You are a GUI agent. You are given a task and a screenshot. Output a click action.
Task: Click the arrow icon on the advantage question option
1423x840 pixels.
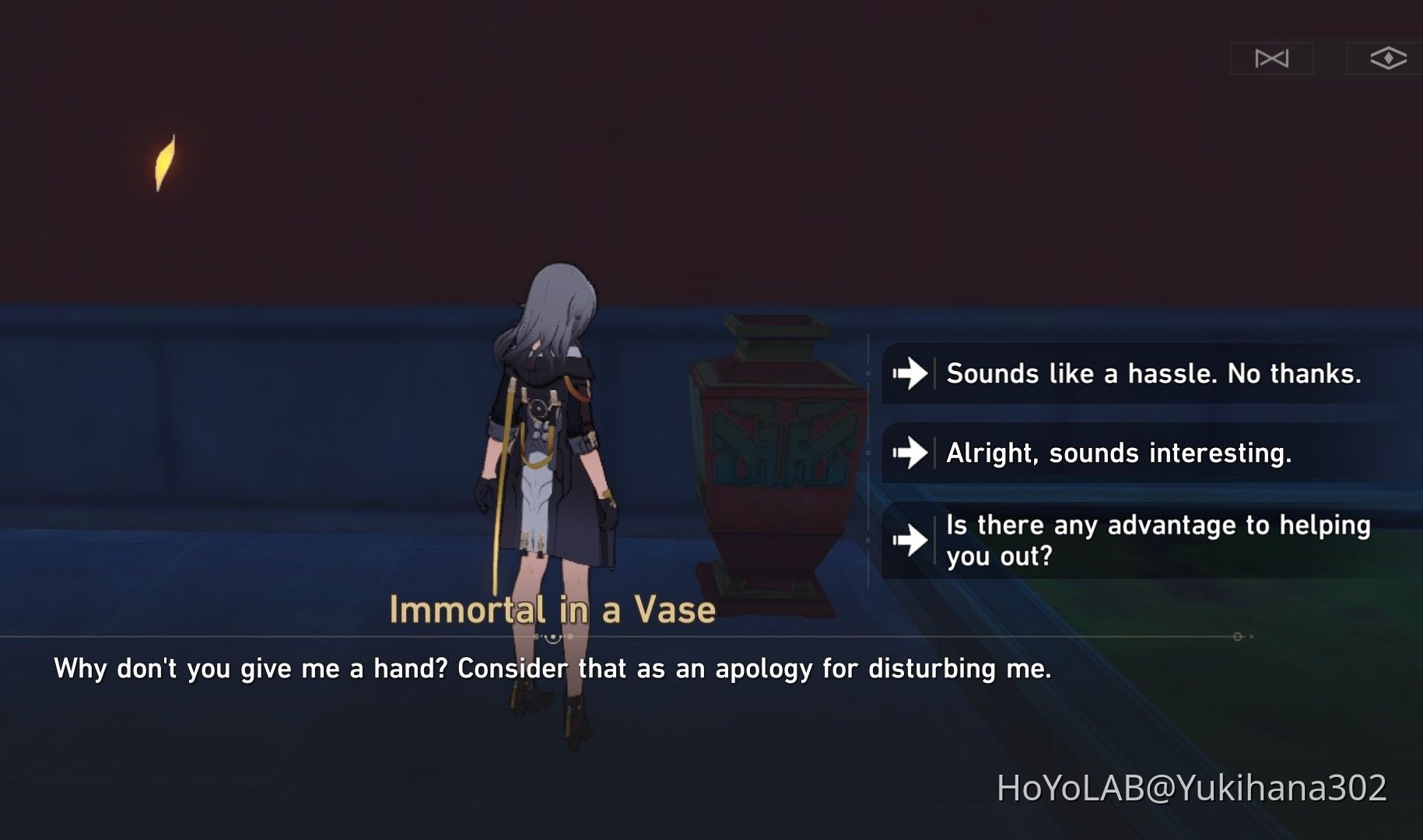coord(909,541)
